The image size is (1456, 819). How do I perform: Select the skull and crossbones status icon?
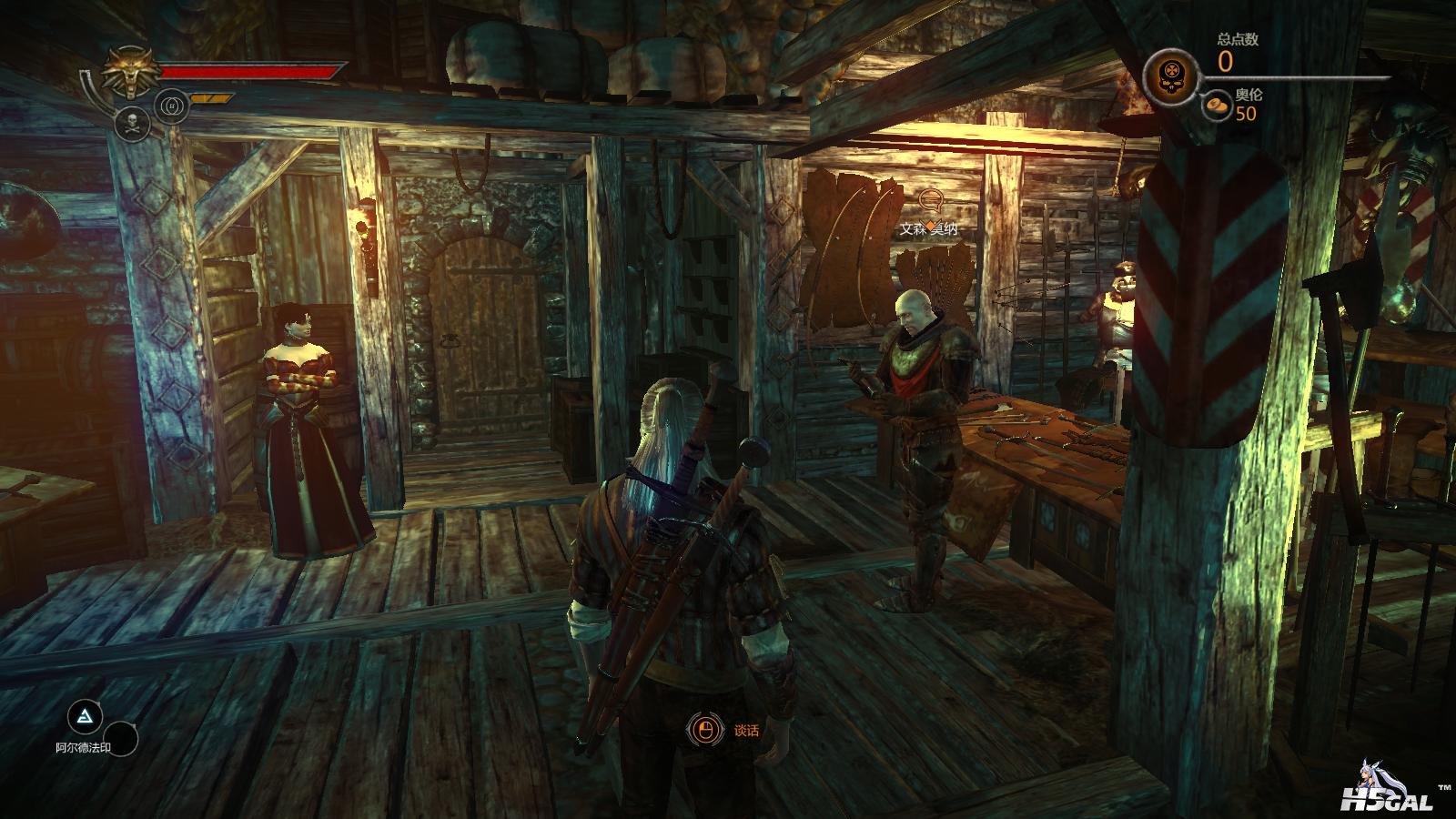133,124
